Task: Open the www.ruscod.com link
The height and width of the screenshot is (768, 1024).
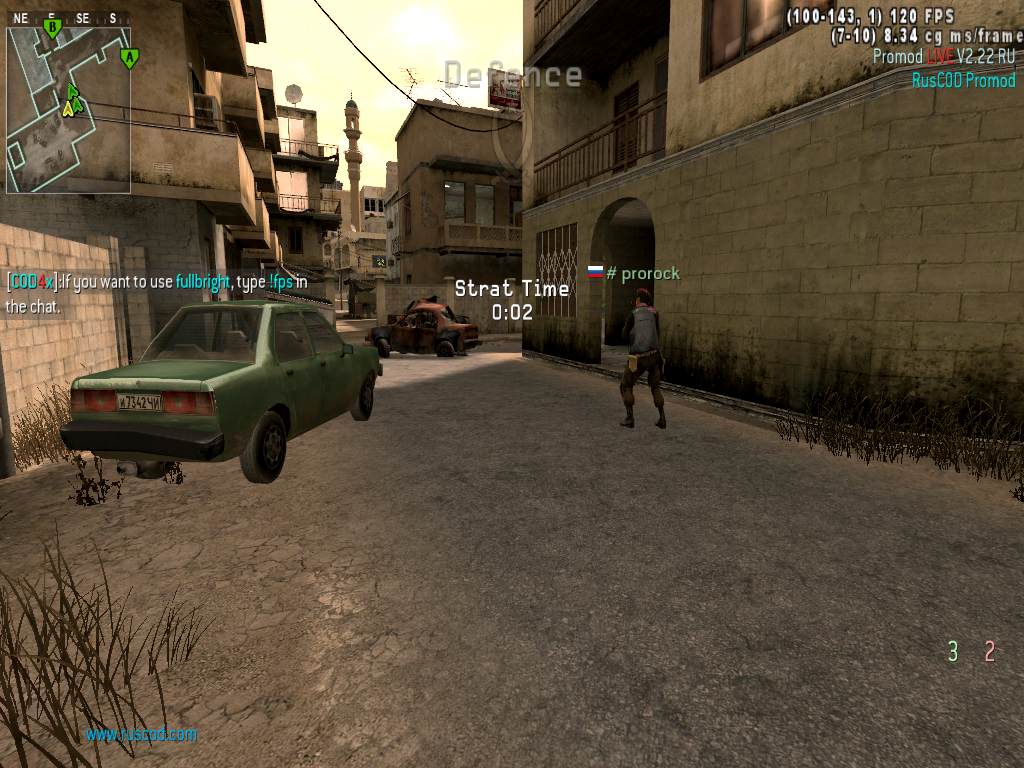Action: [141, 734]
